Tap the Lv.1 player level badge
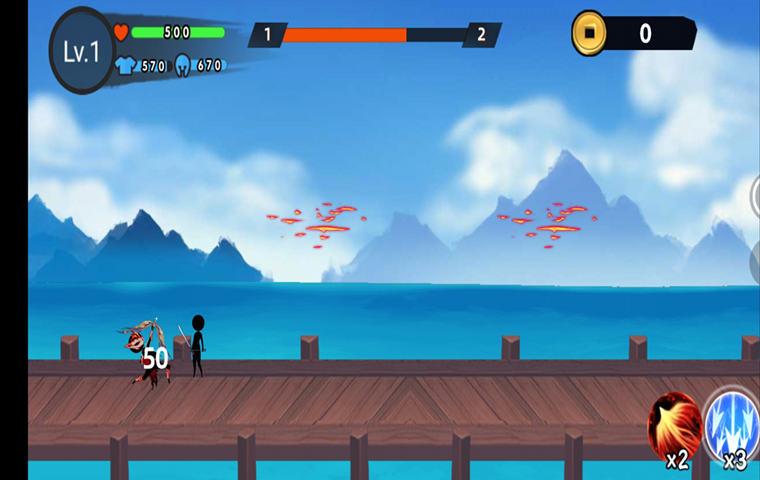The height and width of the screenshot is (480, 760). (82, 51)
